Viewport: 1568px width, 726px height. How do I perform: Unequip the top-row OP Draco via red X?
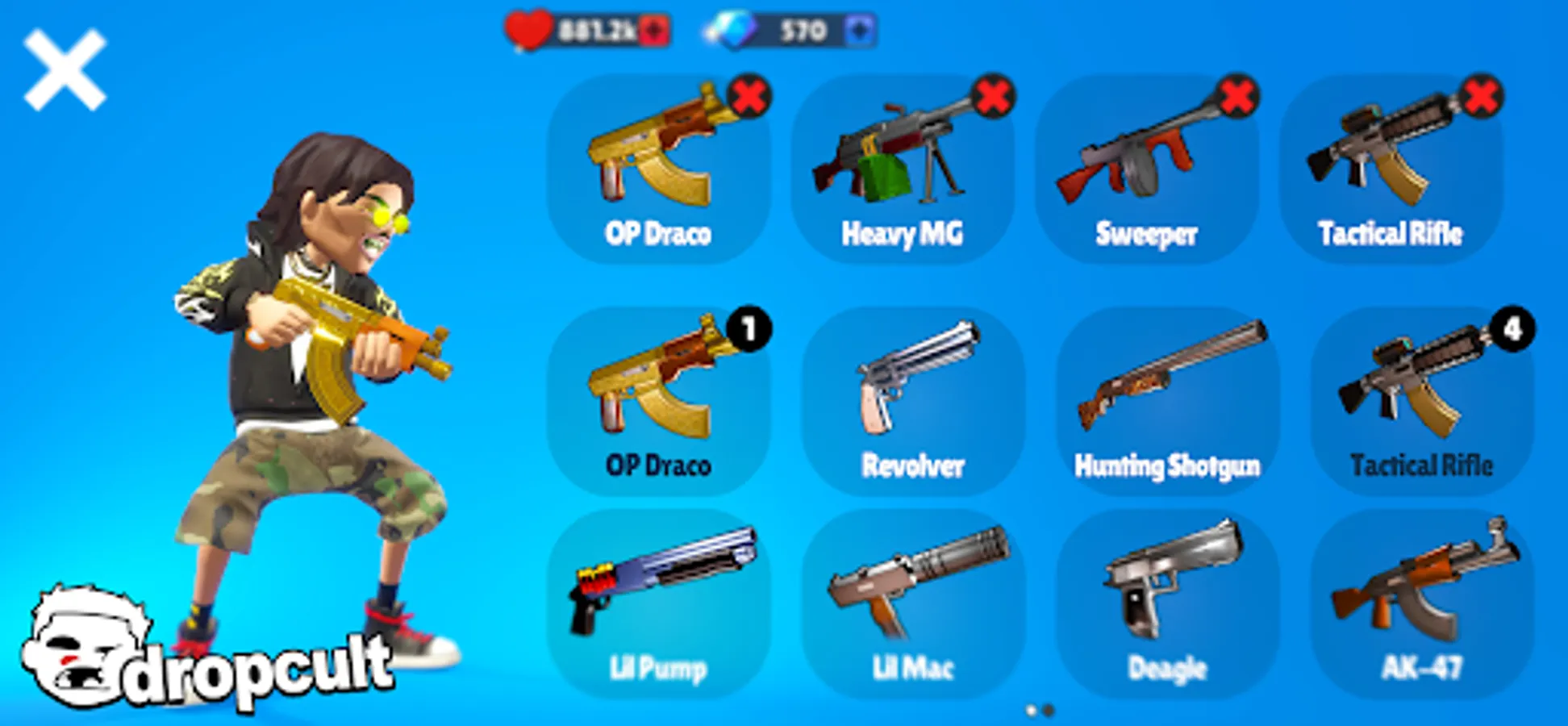(x=750, y=96)
